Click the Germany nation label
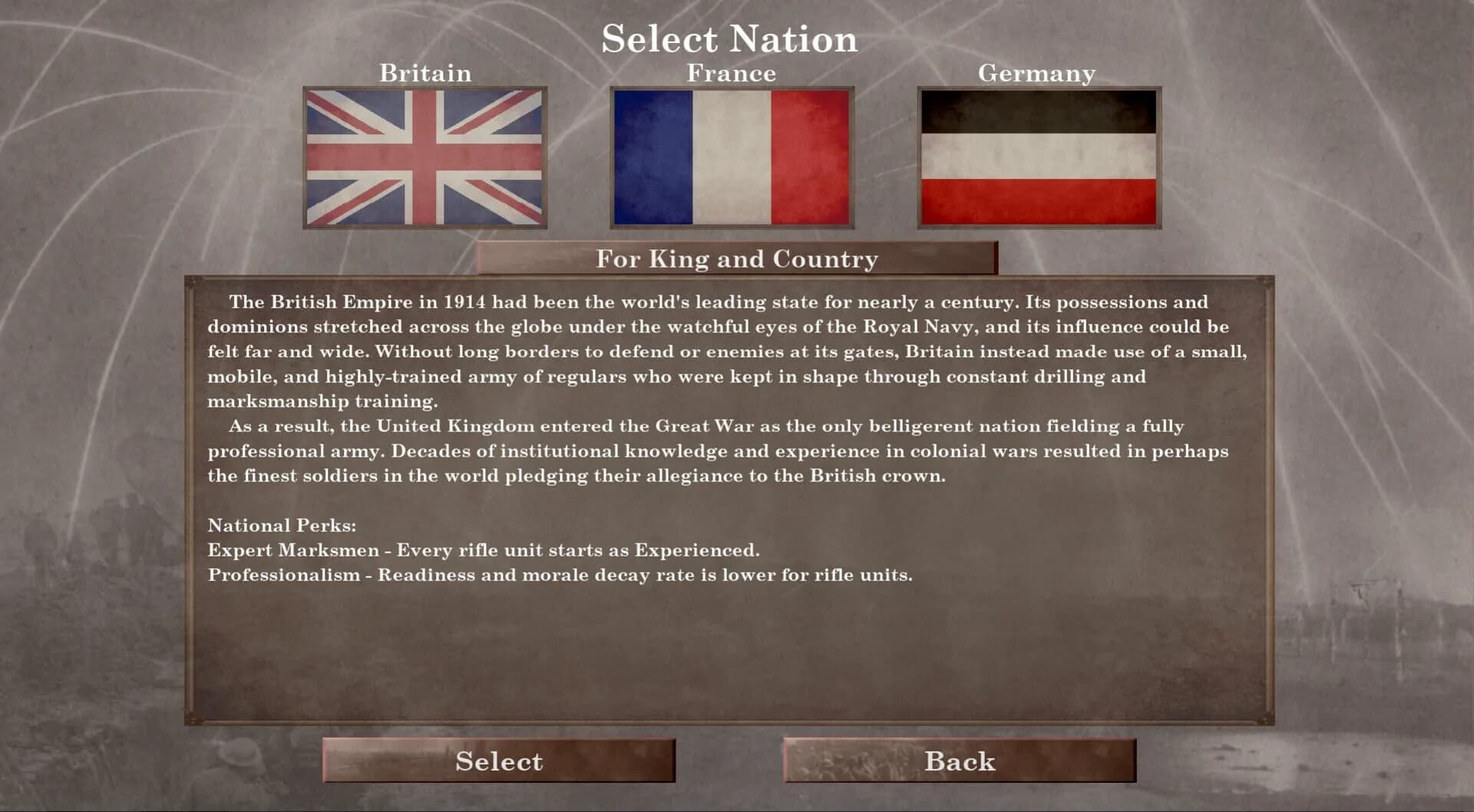The width and height of the screenshot is (1474, 812). (1038, 73)
